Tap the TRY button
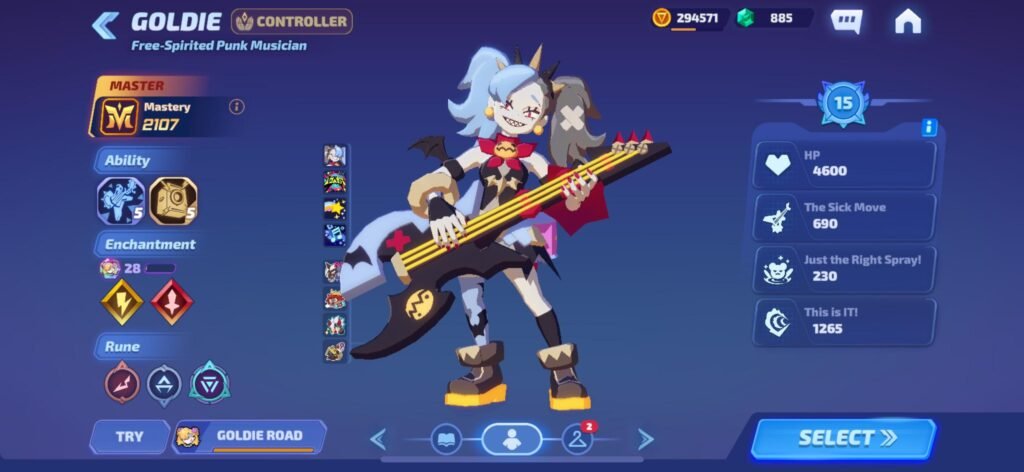1024x472 pixels. pos(129,436)
